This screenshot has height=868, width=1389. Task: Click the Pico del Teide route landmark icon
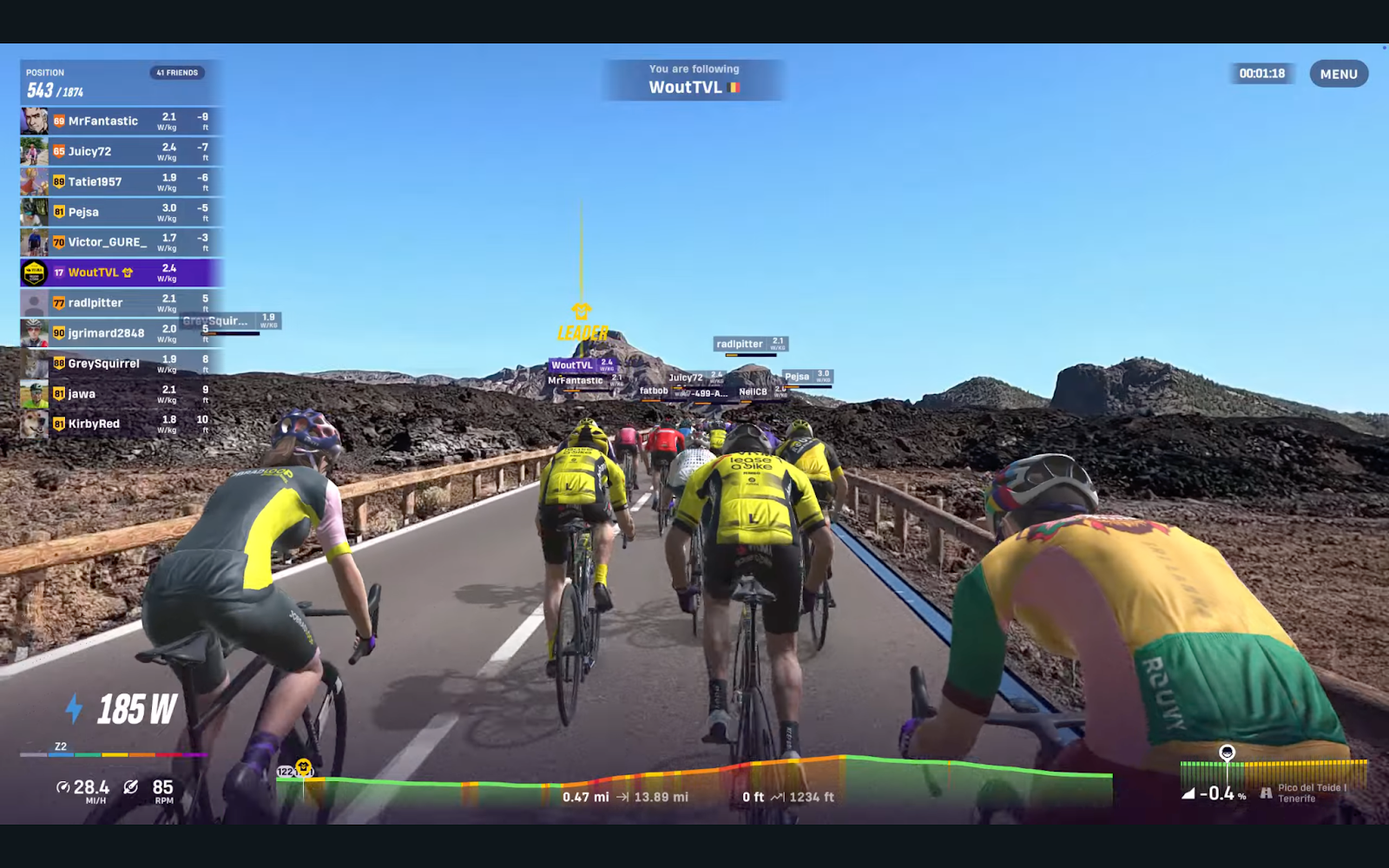1263,792
